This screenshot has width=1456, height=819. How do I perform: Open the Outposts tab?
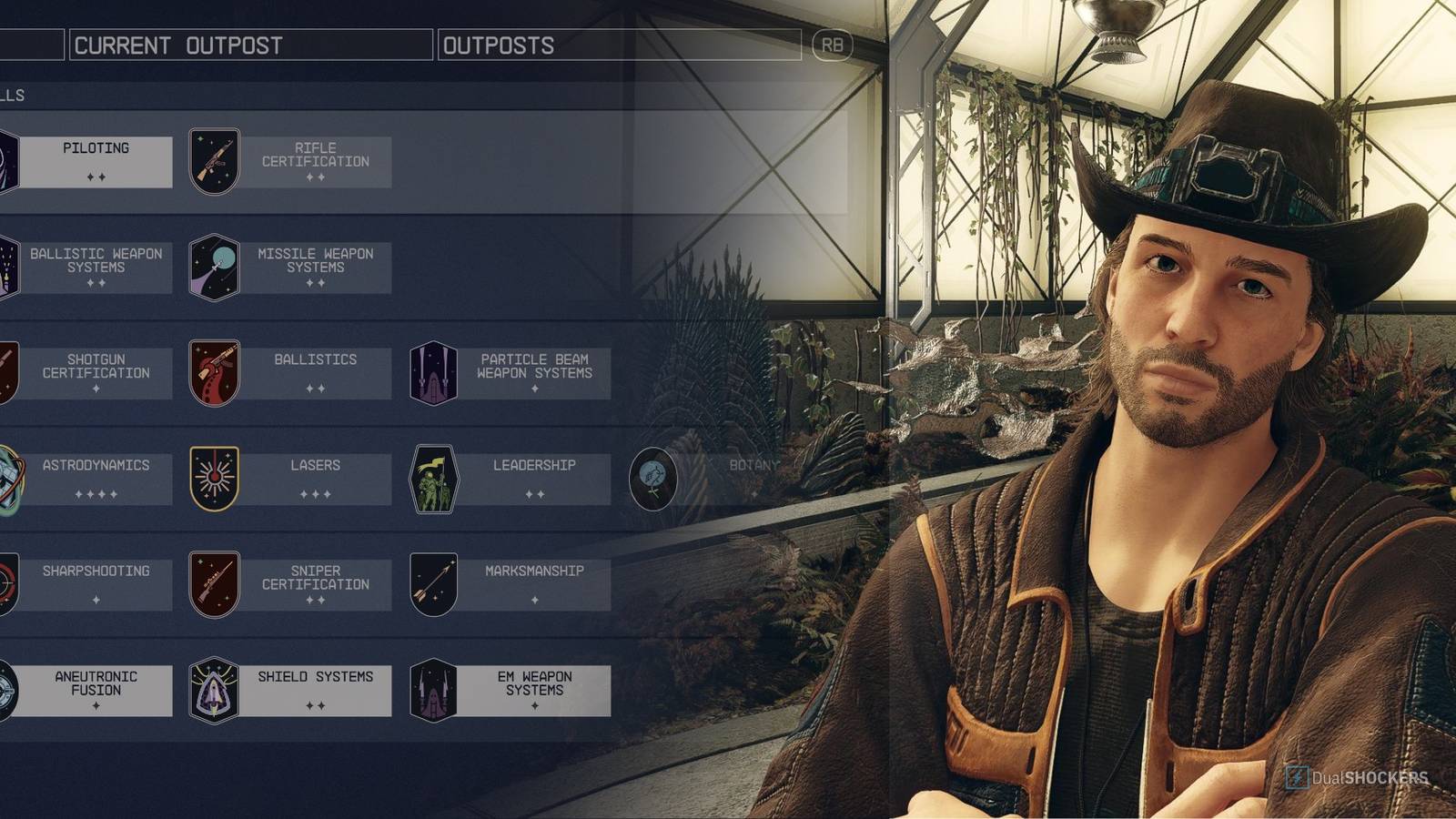(x=619, y=45)
